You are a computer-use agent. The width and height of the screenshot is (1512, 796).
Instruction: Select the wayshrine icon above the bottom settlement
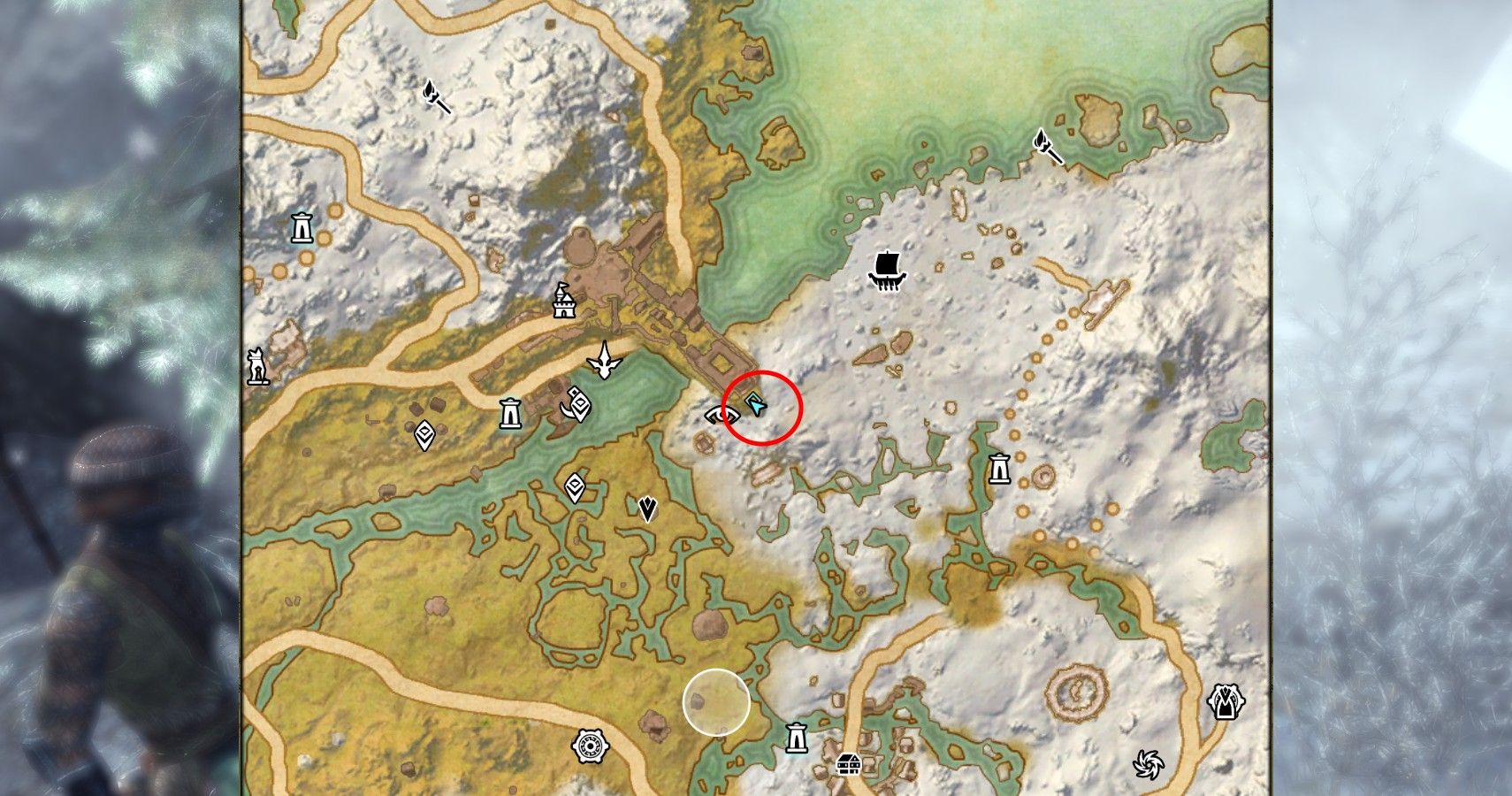pyautogui.click(x=795, y=736)
